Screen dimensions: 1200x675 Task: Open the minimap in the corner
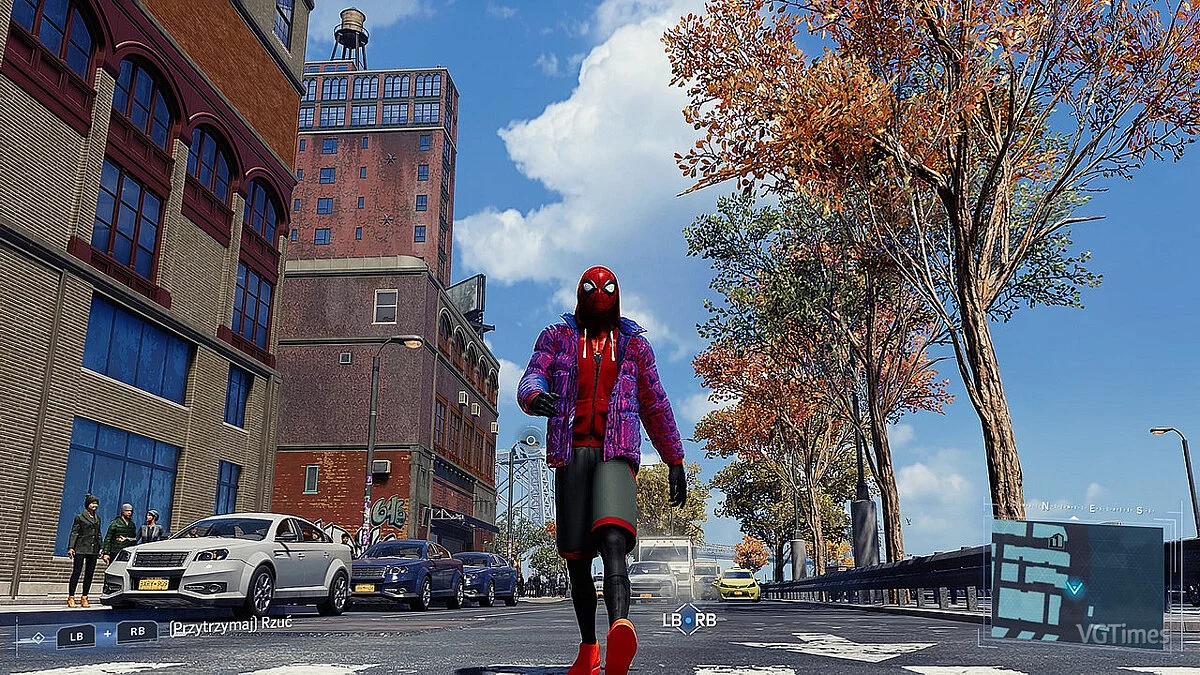pos(1077,584)
